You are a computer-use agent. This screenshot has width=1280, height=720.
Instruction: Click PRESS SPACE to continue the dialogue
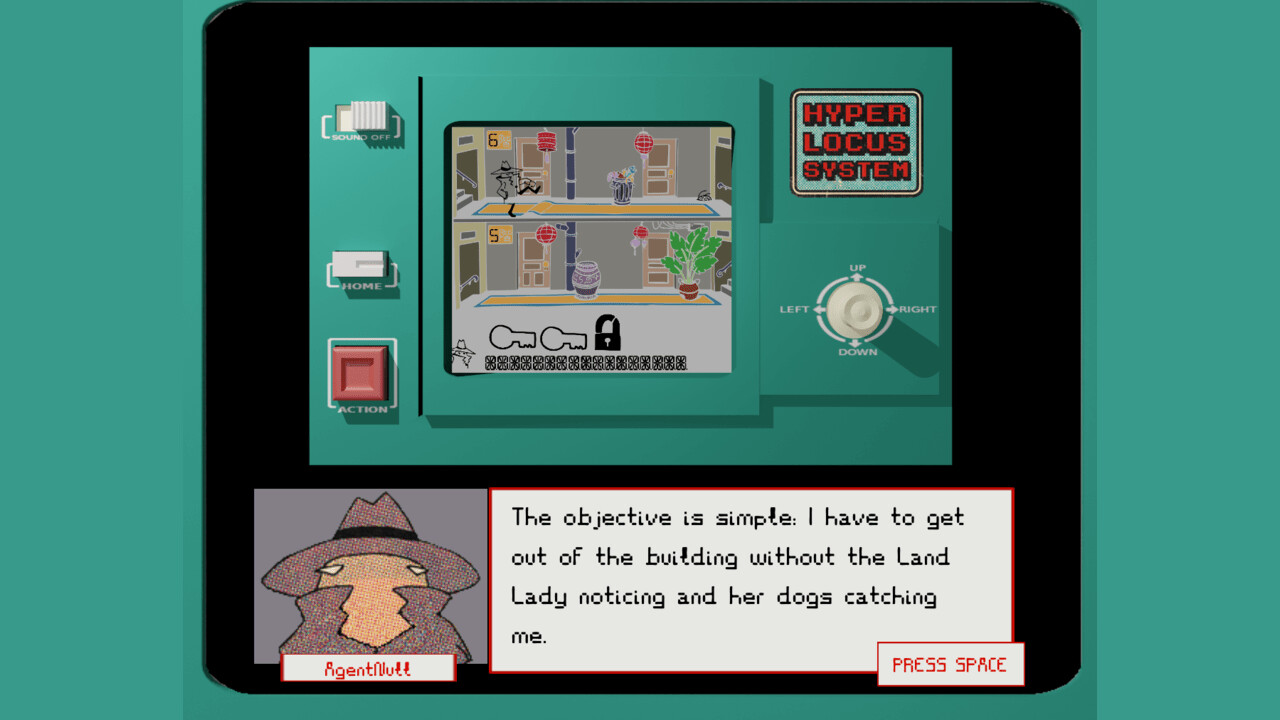949,663
